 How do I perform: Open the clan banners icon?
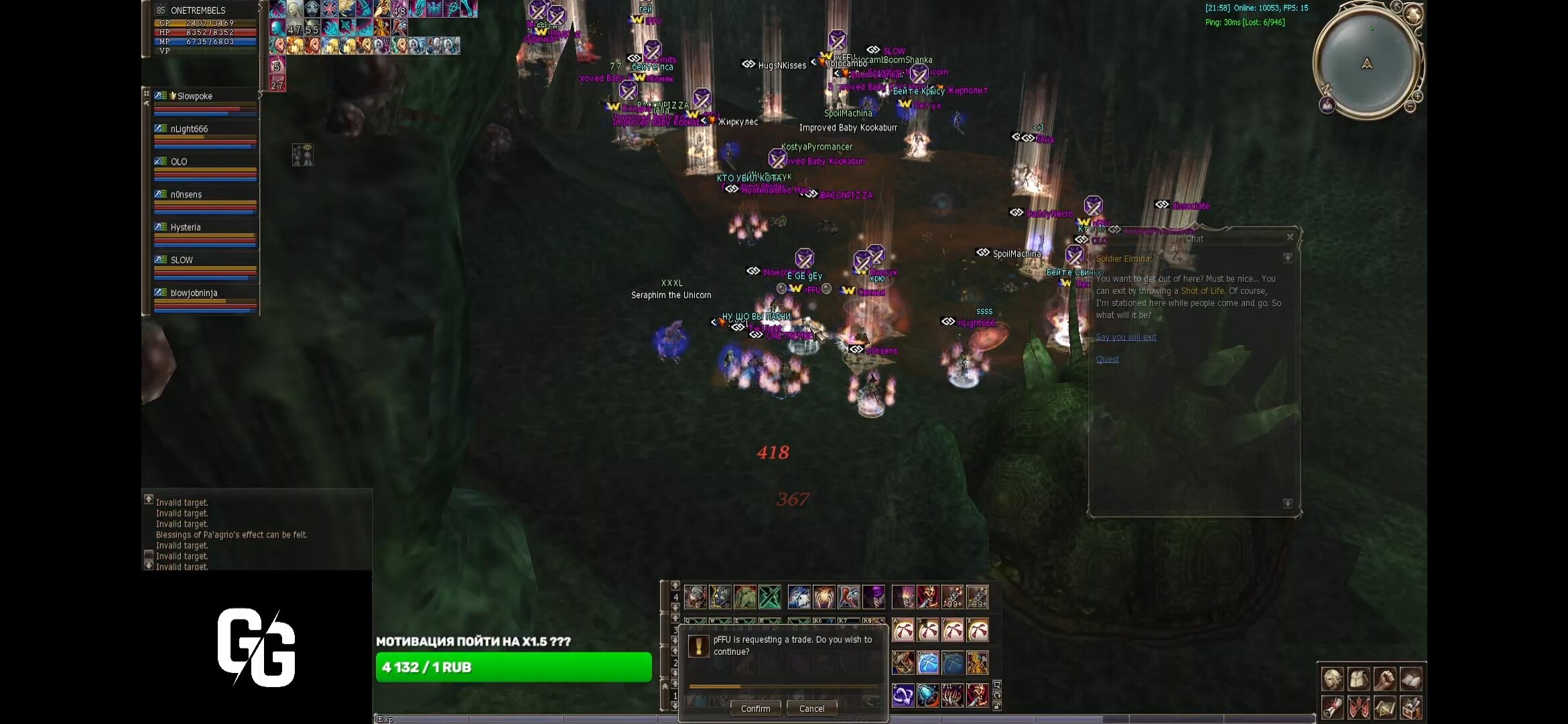pos(1358,707)
